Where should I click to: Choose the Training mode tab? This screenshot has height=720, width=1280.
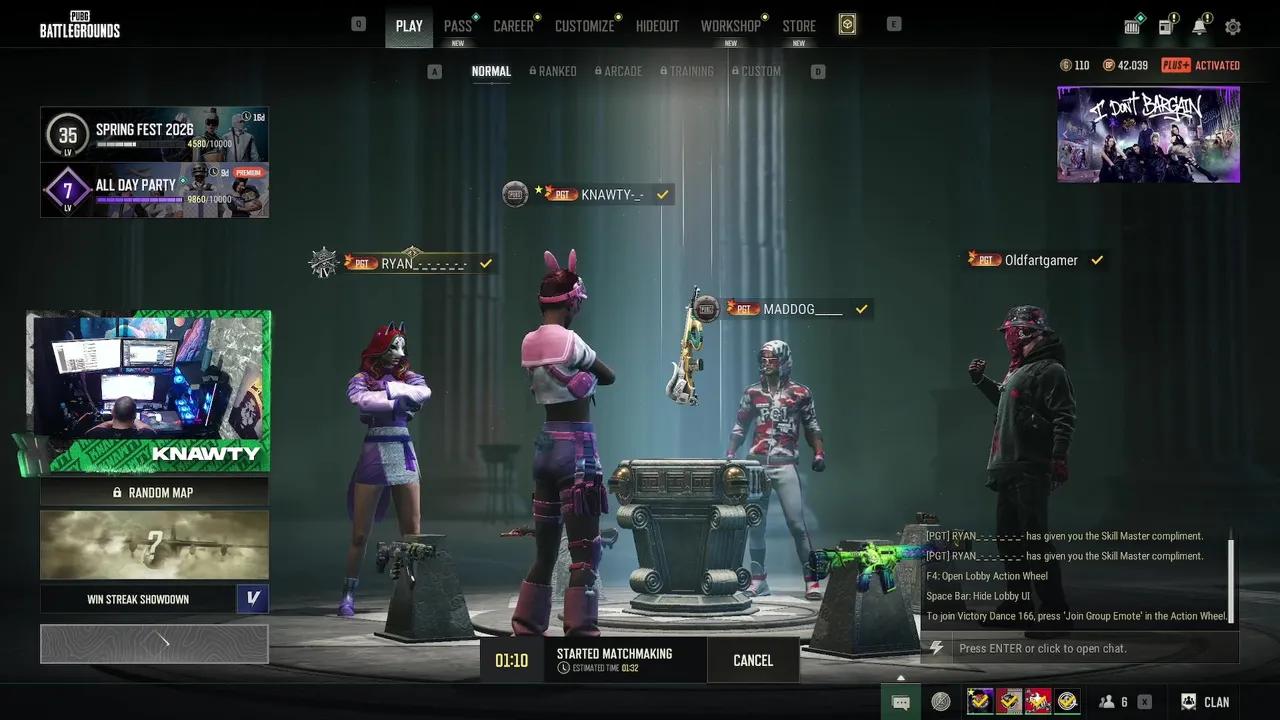(686, 71)
